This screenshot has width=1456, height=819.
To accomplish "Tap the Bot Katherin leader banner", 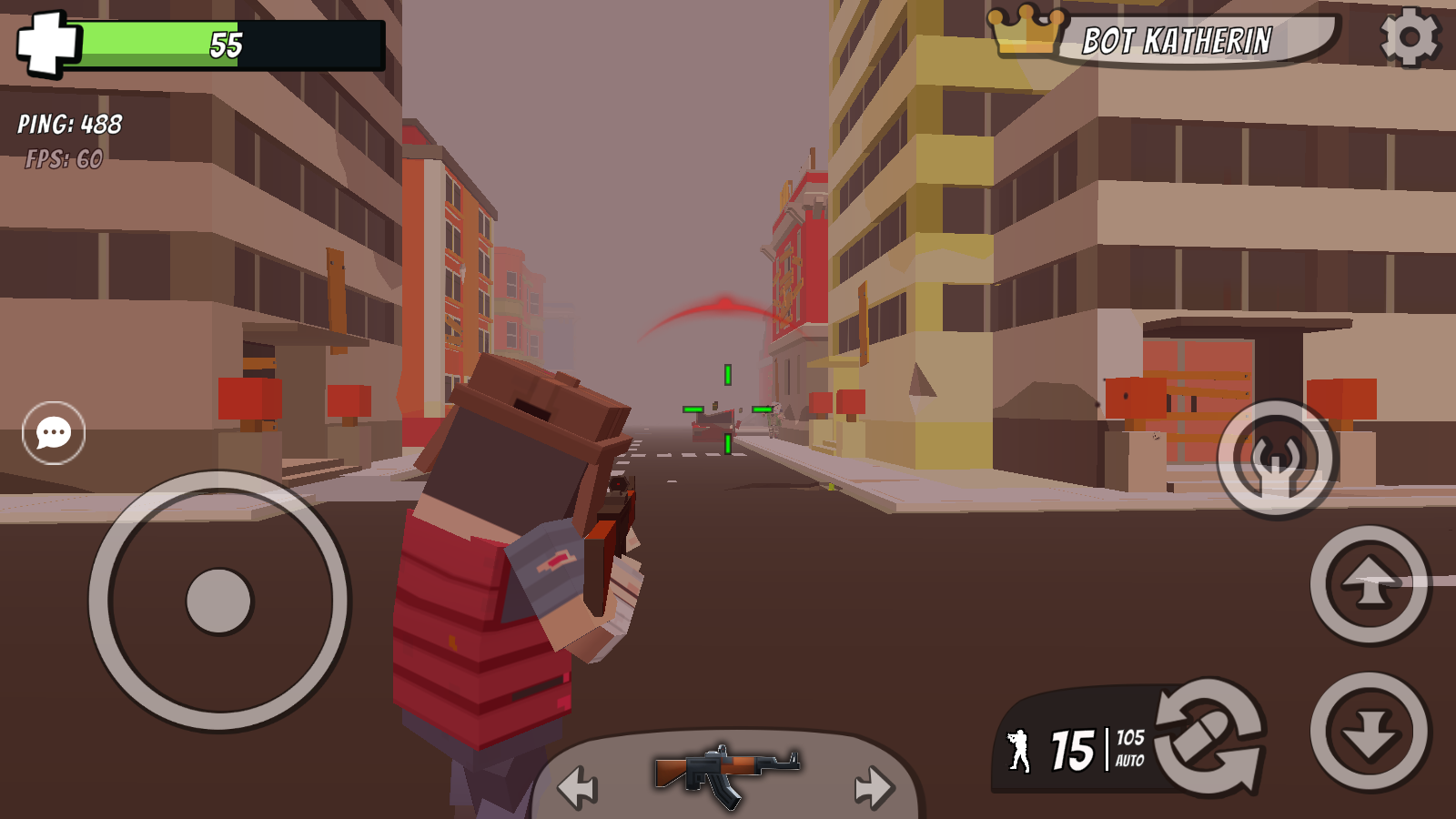I will coord(1176,41).
